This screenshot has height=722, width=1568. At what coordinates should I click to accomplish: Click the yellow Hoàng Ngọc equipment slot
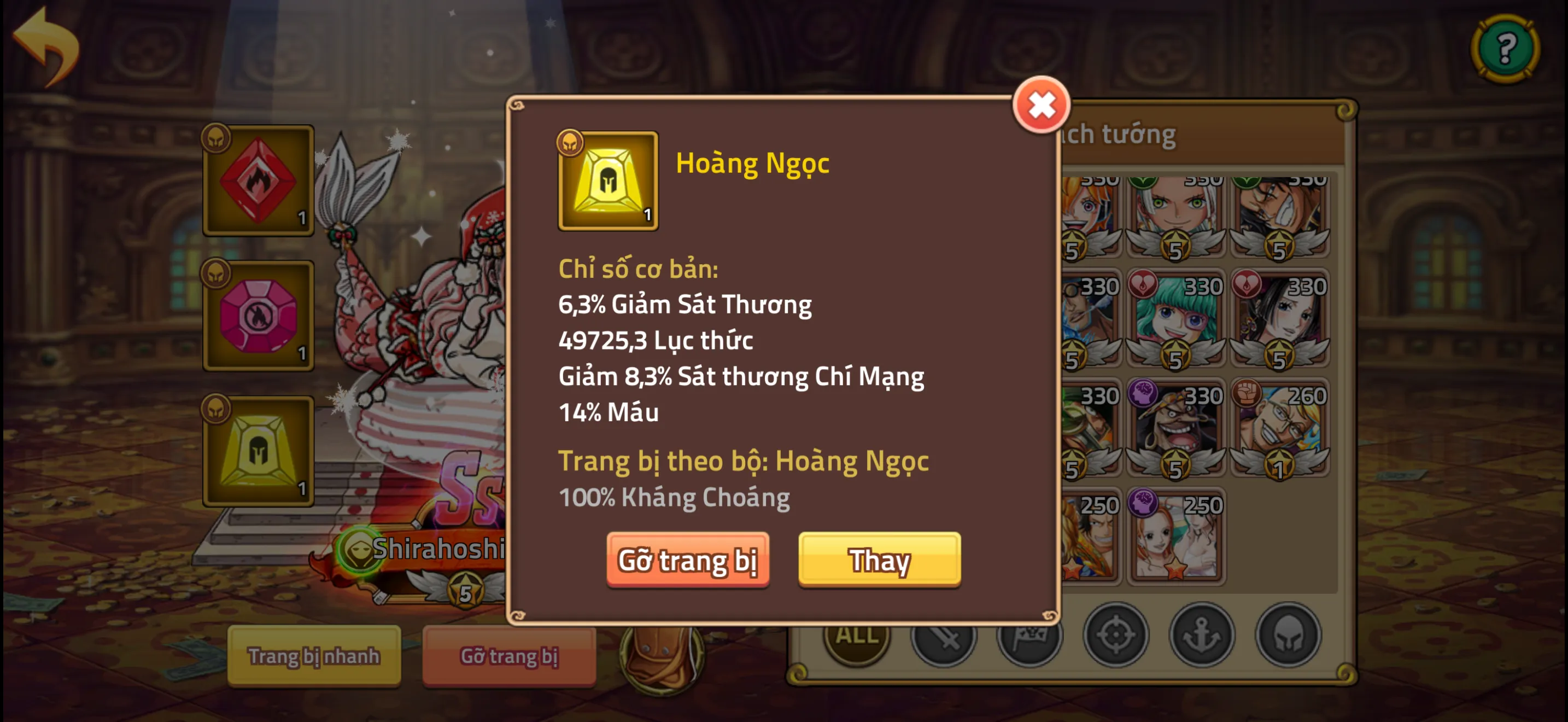[258, 451]
